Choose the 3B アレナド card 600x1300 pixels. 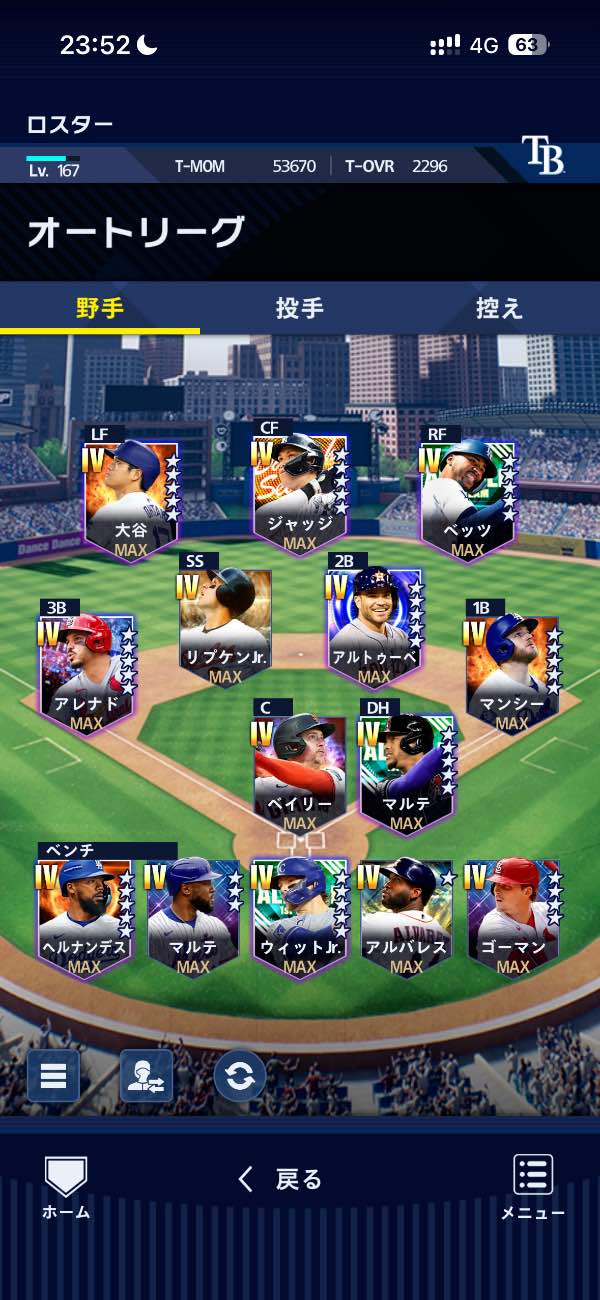point(86,672)
